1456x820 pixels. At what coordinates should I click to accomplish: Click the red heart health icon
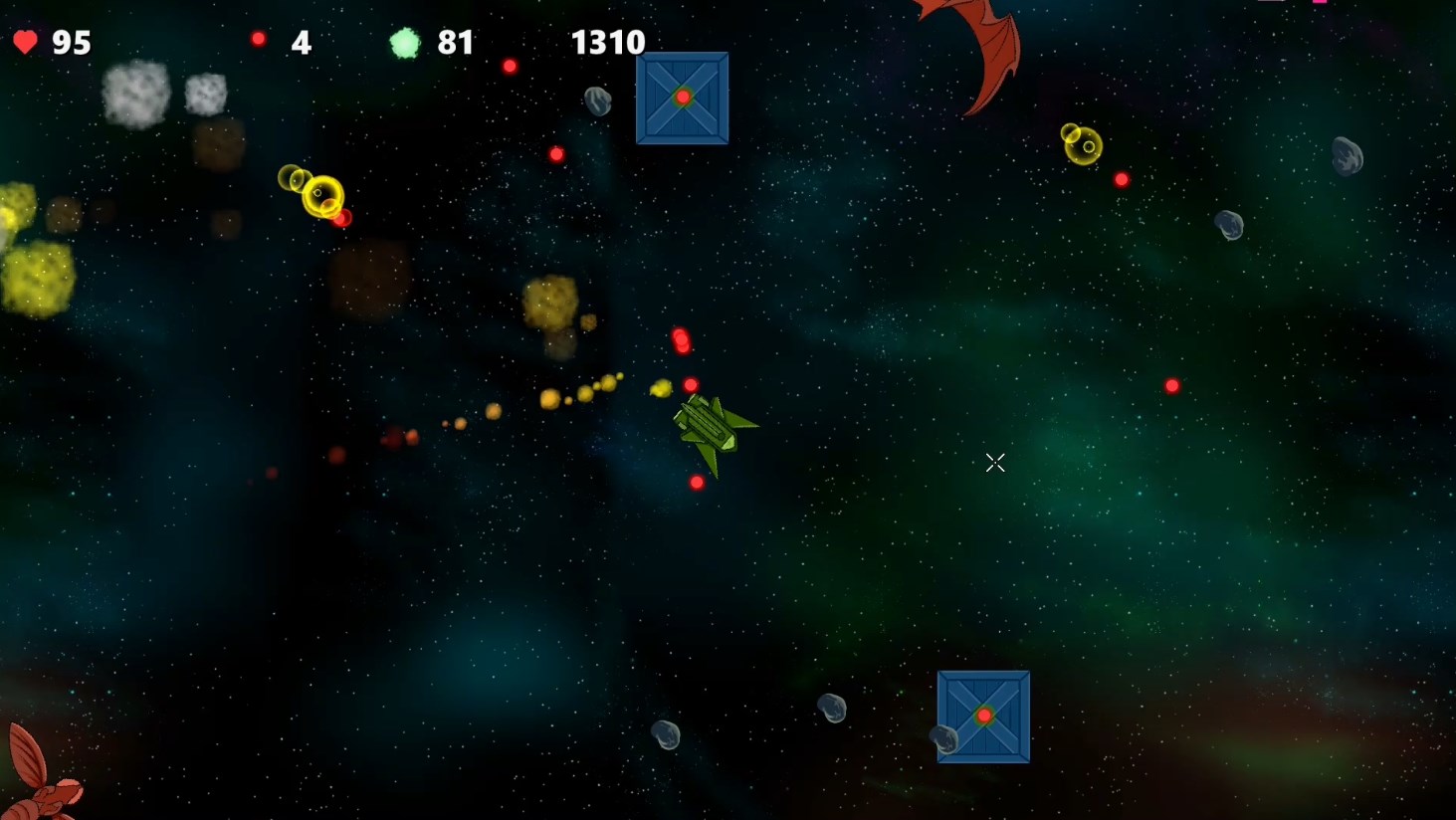[x=25, y=42]
